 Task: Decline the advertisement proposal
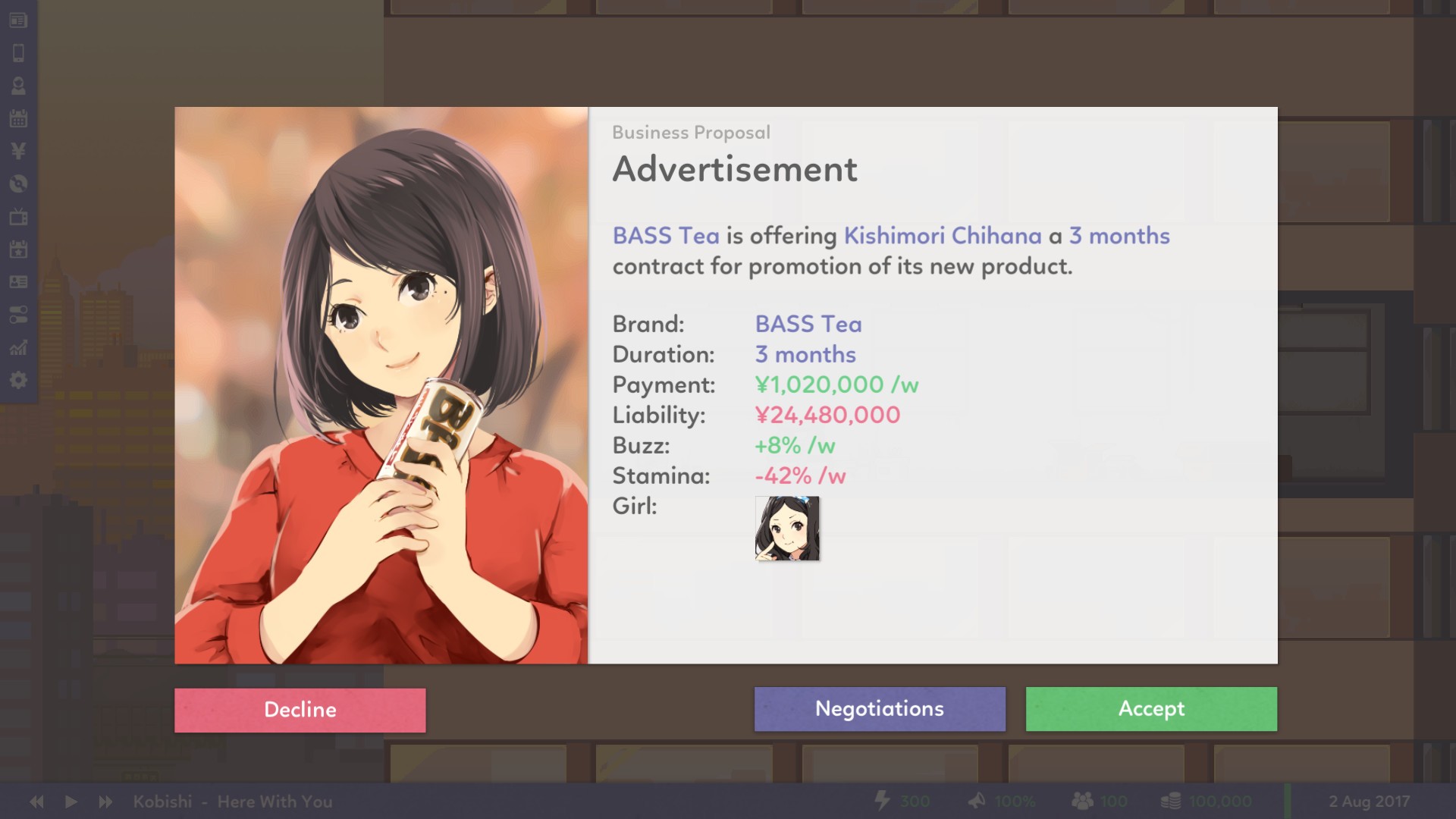300,710
